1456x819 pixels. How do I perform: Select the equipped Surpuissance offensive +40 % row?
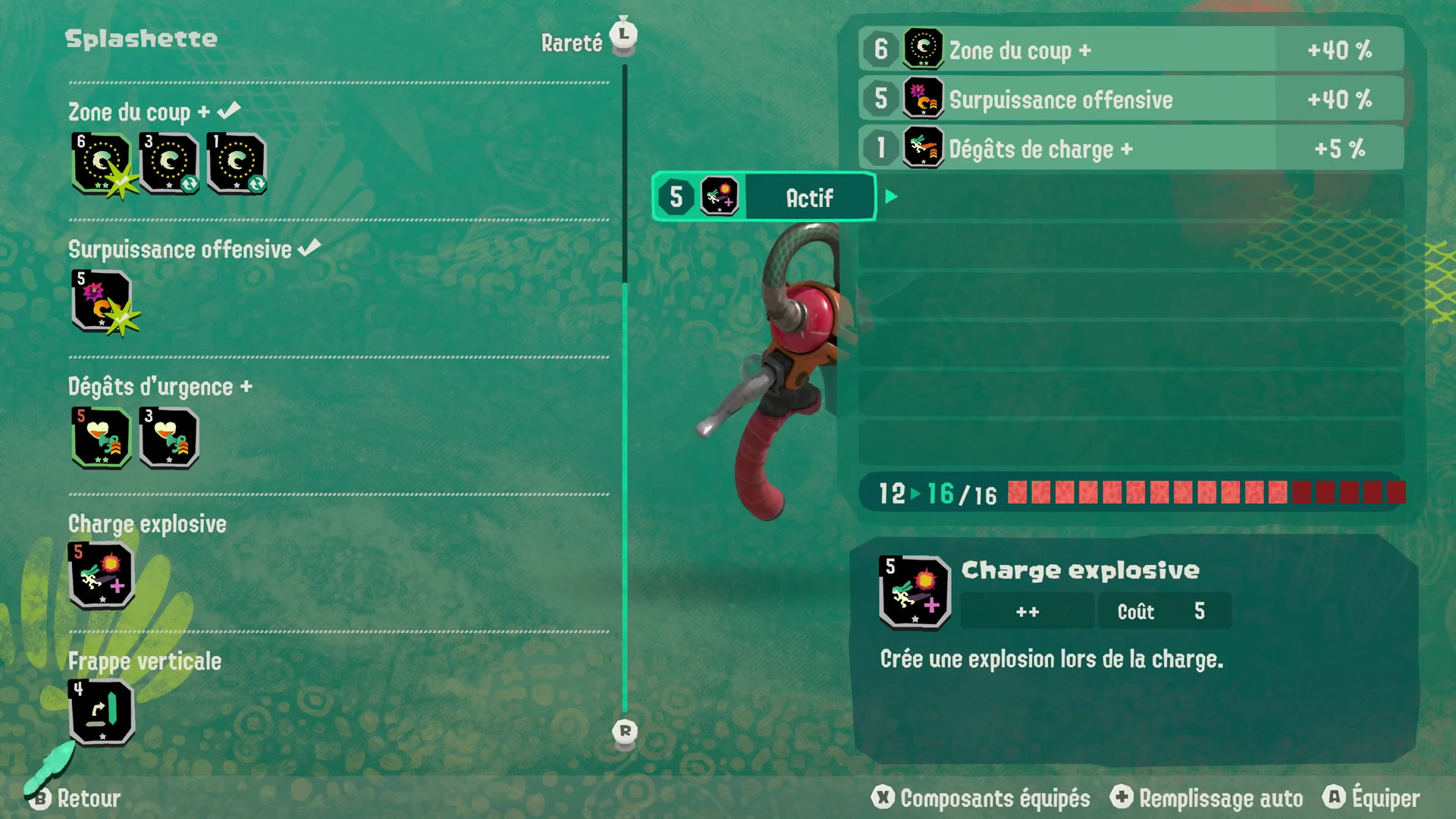click(1130, 99)
